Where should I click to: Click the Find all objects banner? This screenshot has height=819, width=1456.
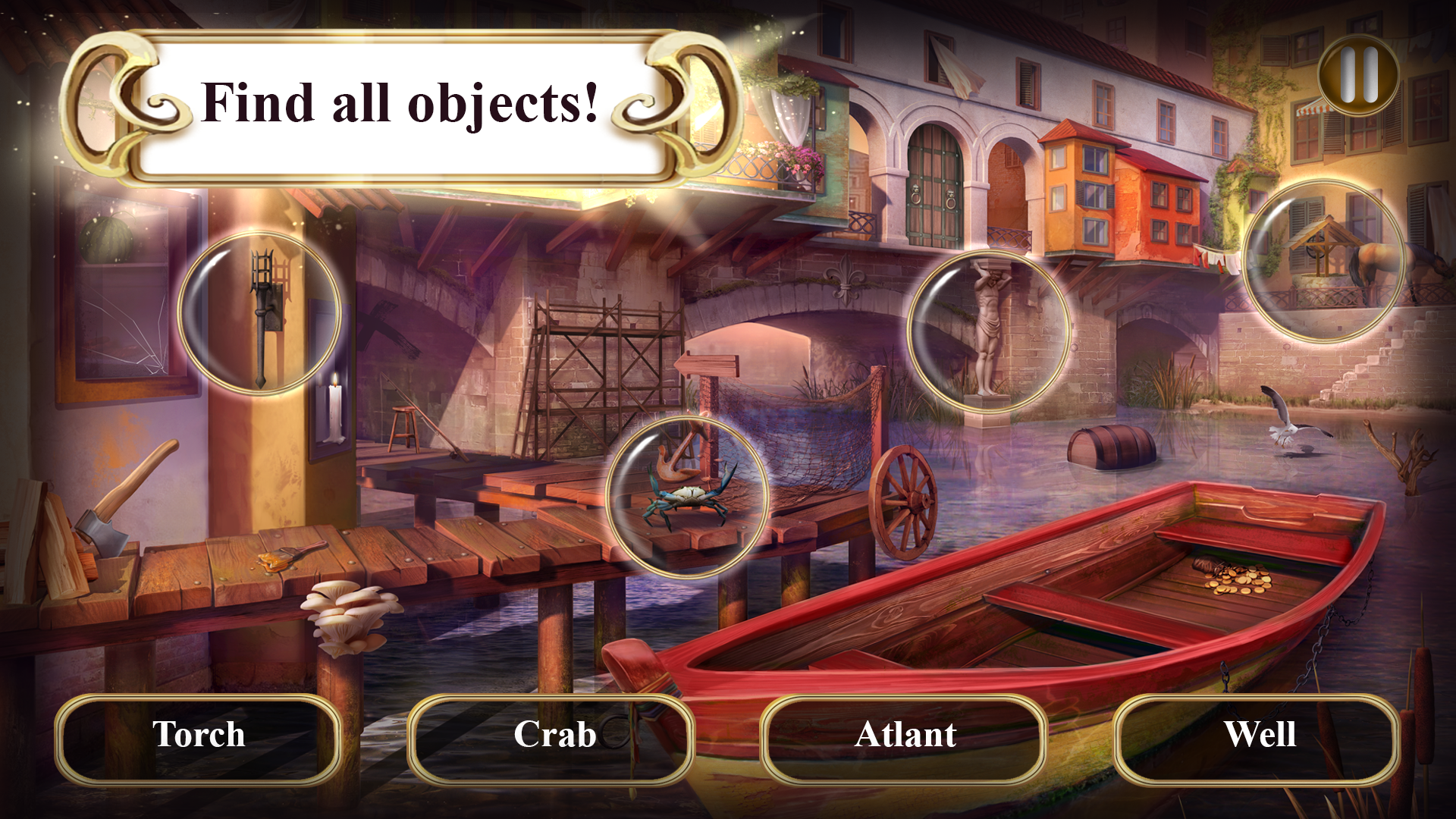click(402, 102)
